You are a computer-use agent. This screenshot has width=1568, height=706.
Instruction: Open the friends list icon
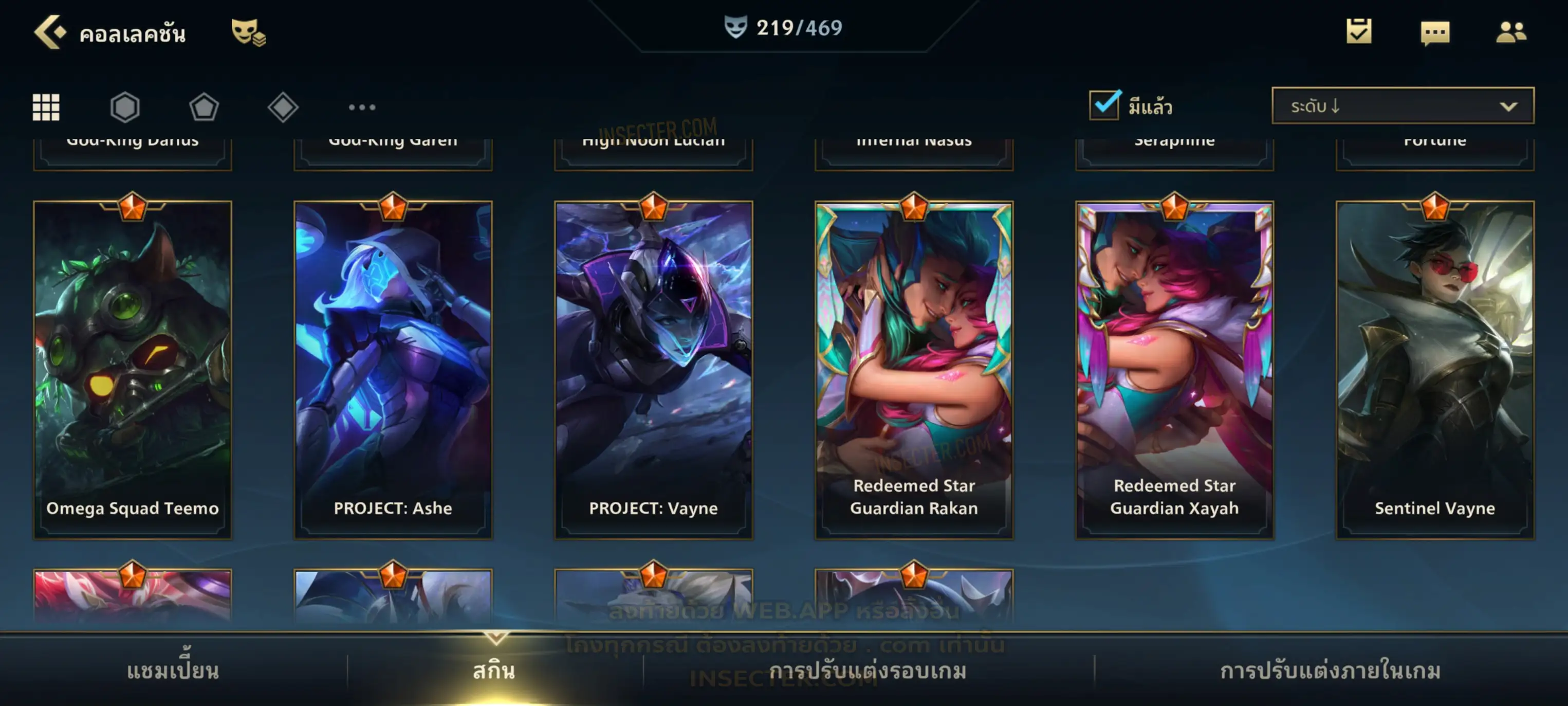point(1510,32)
